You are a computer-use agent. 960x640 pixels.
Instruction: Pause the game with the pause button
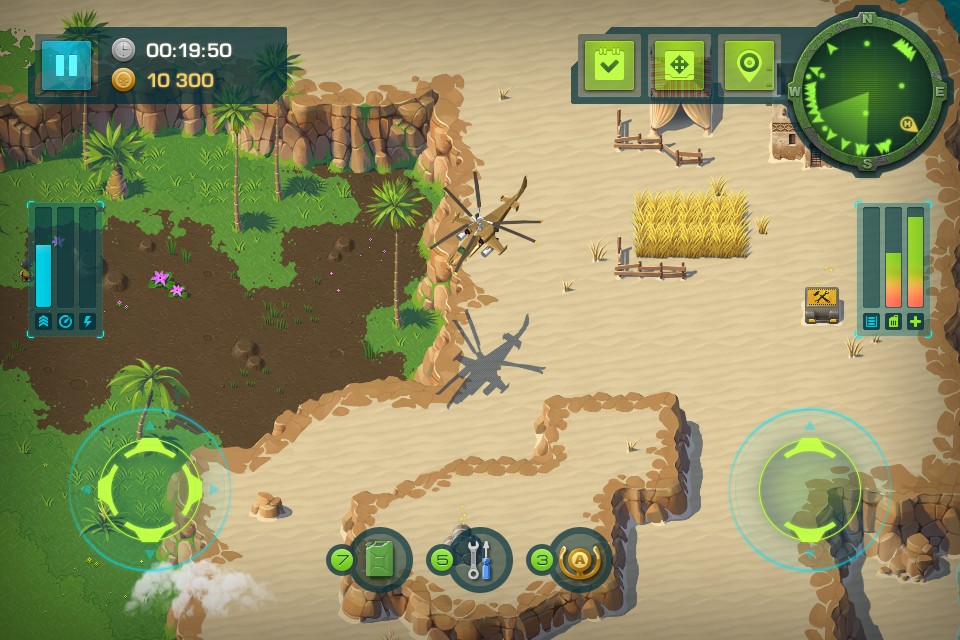tap(66, 65)
